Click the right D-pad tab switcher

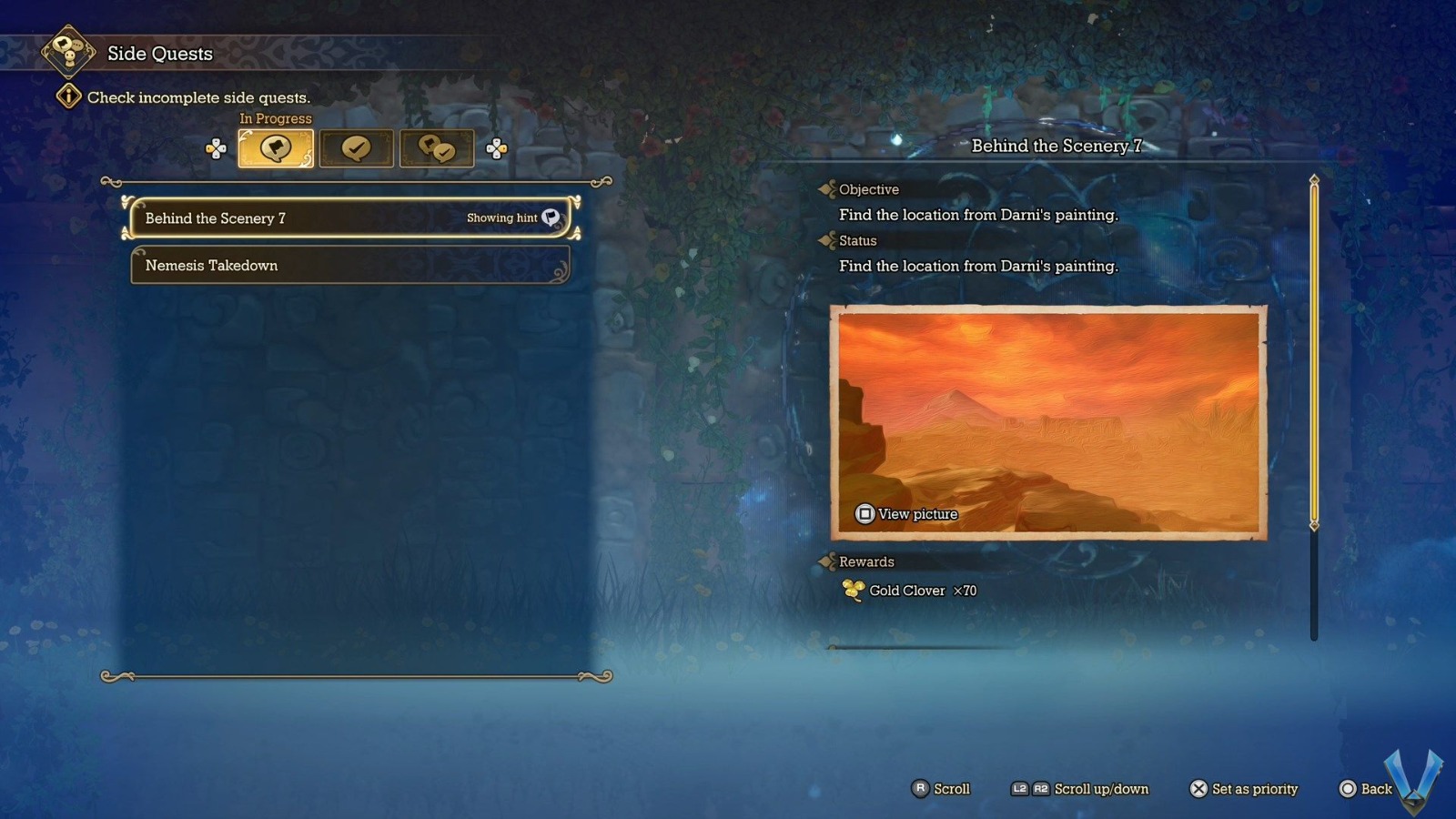[x=496, y=147]
